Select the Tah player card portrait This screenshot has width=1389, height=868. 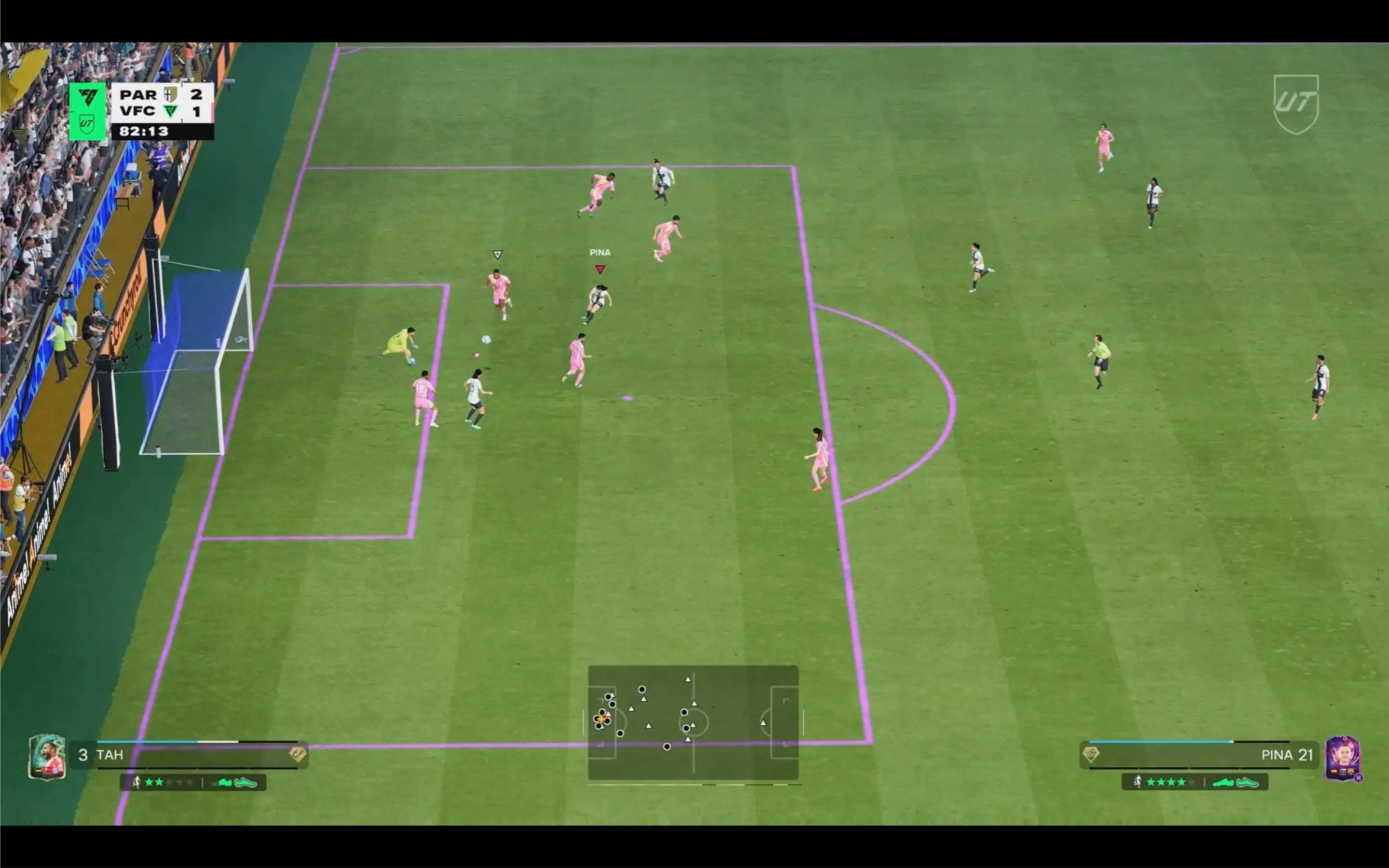tap(46, 757)
